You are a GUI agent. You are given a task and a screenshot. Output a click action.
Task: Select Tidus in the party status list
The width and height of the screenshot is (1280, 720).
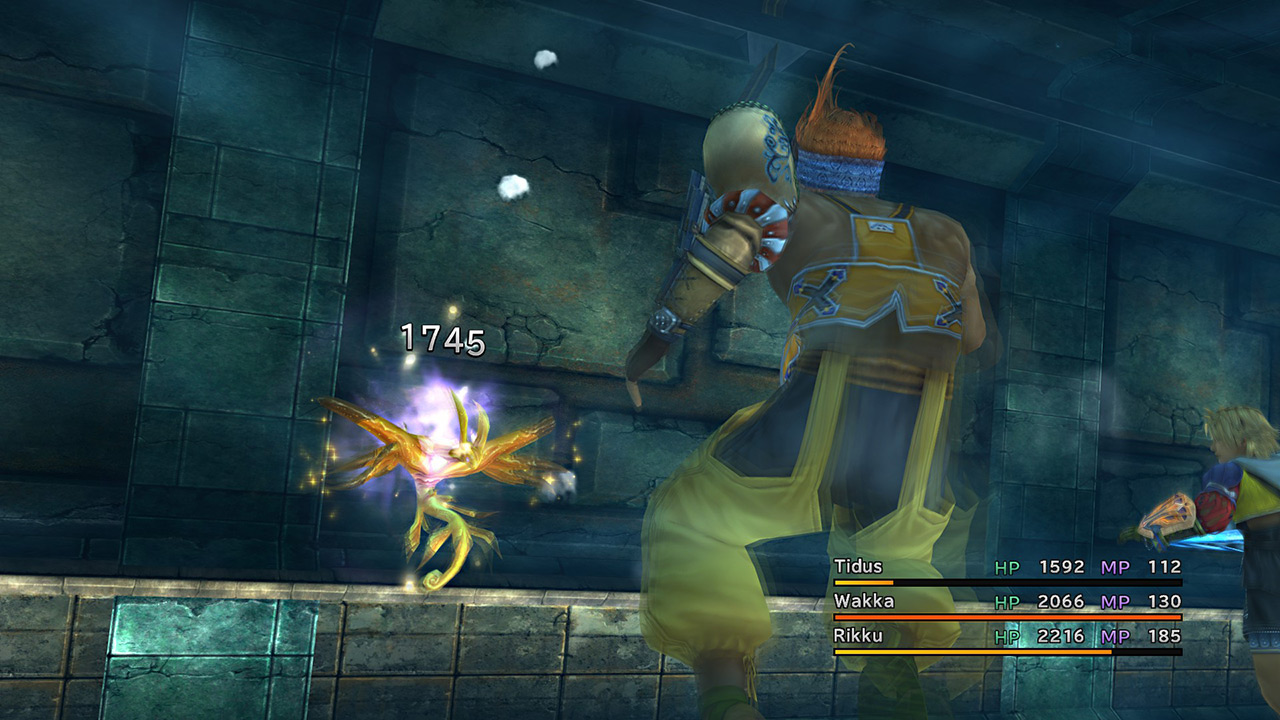pos(858,567)
